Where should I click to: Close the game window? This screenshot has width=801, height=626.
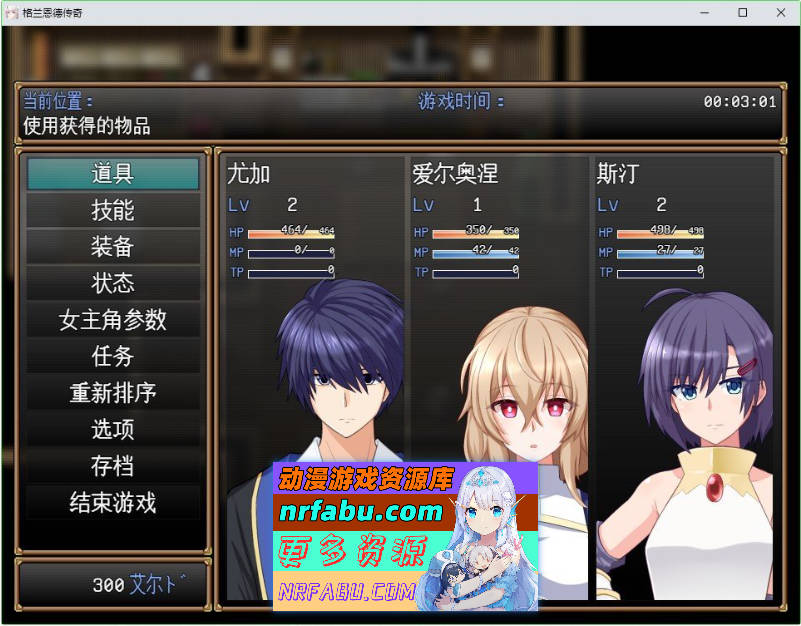777,13
